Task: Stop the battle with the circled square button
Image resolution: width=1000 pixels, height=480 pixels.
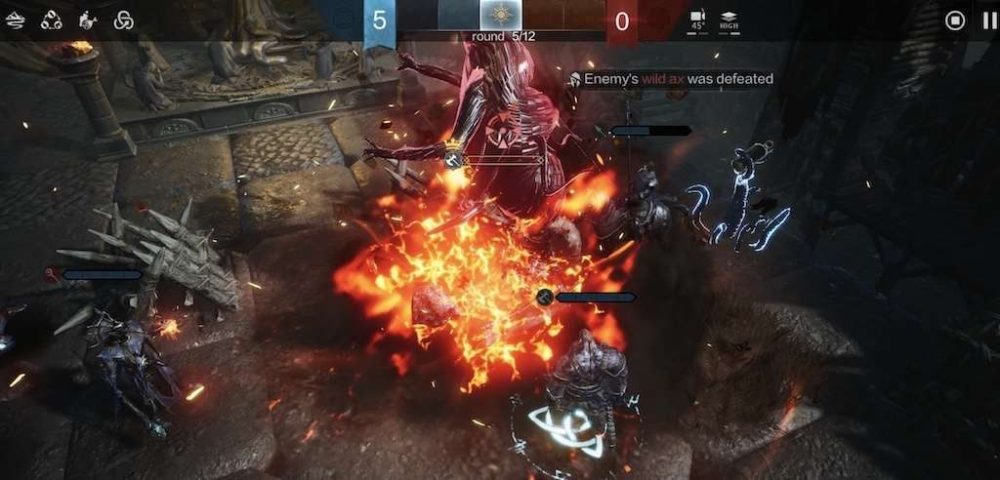Action: (955, 20)
